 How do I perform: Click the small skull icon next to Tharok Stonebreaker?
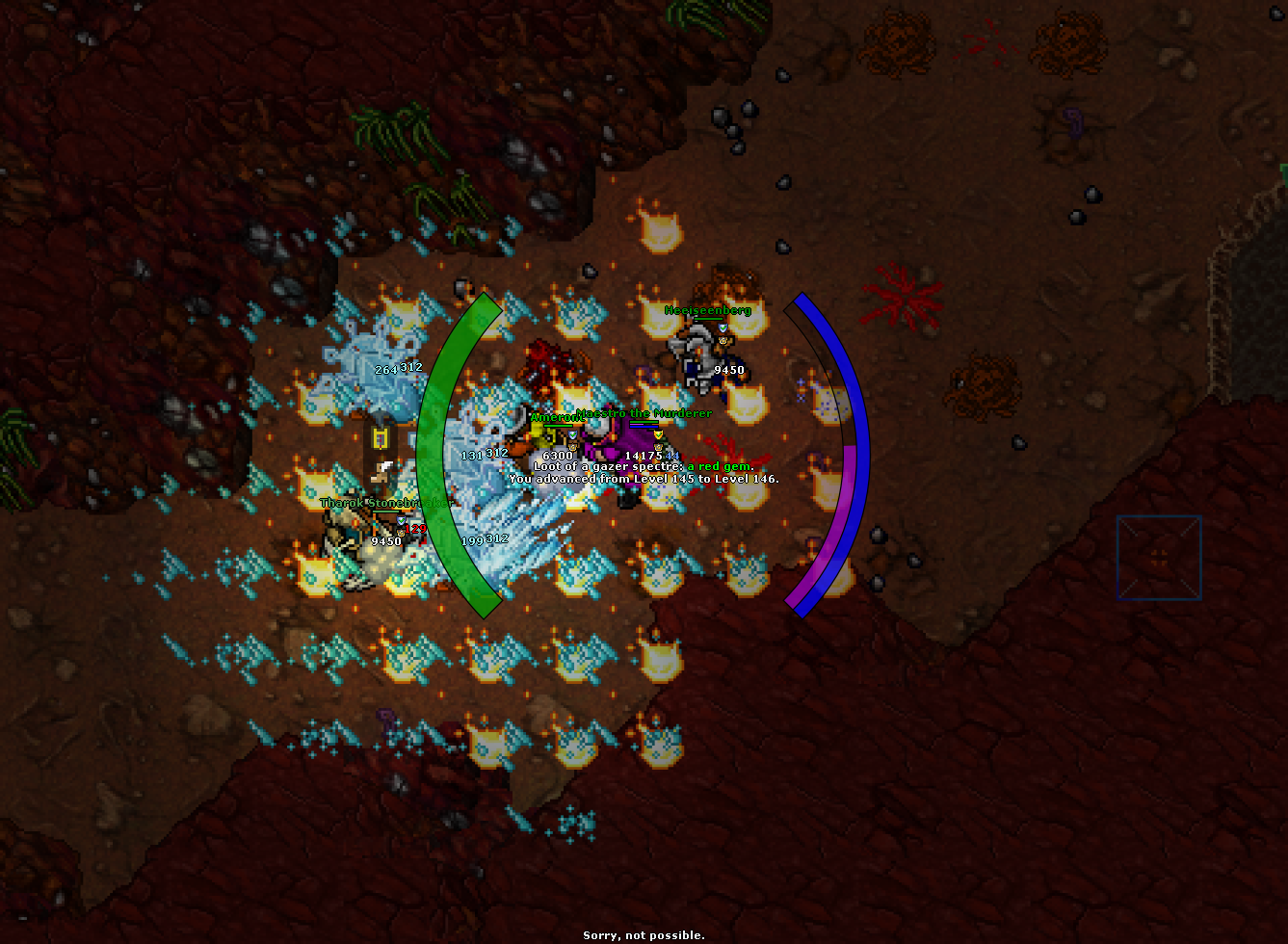401,534
